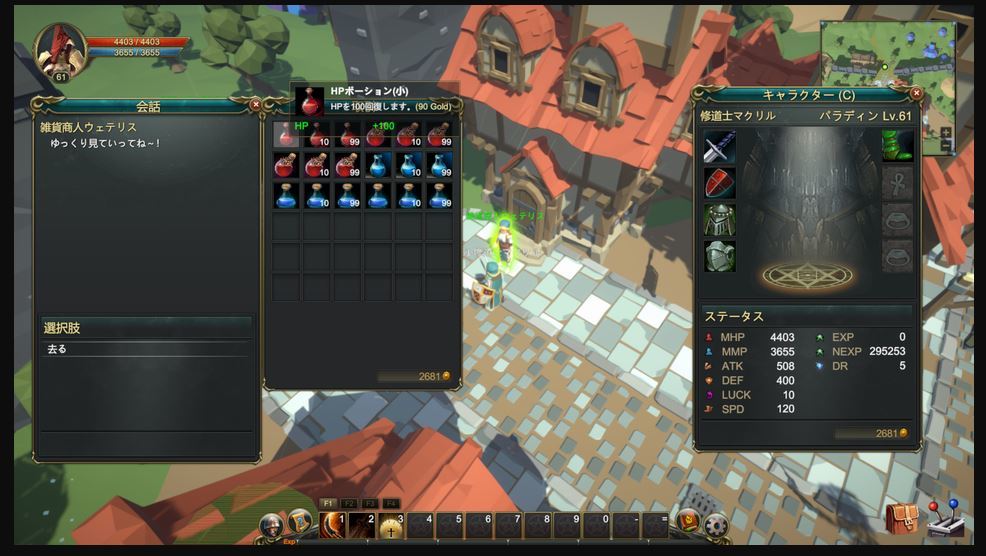
Task: Select the silver chest armor slot
Action: [x=719, y=256]
